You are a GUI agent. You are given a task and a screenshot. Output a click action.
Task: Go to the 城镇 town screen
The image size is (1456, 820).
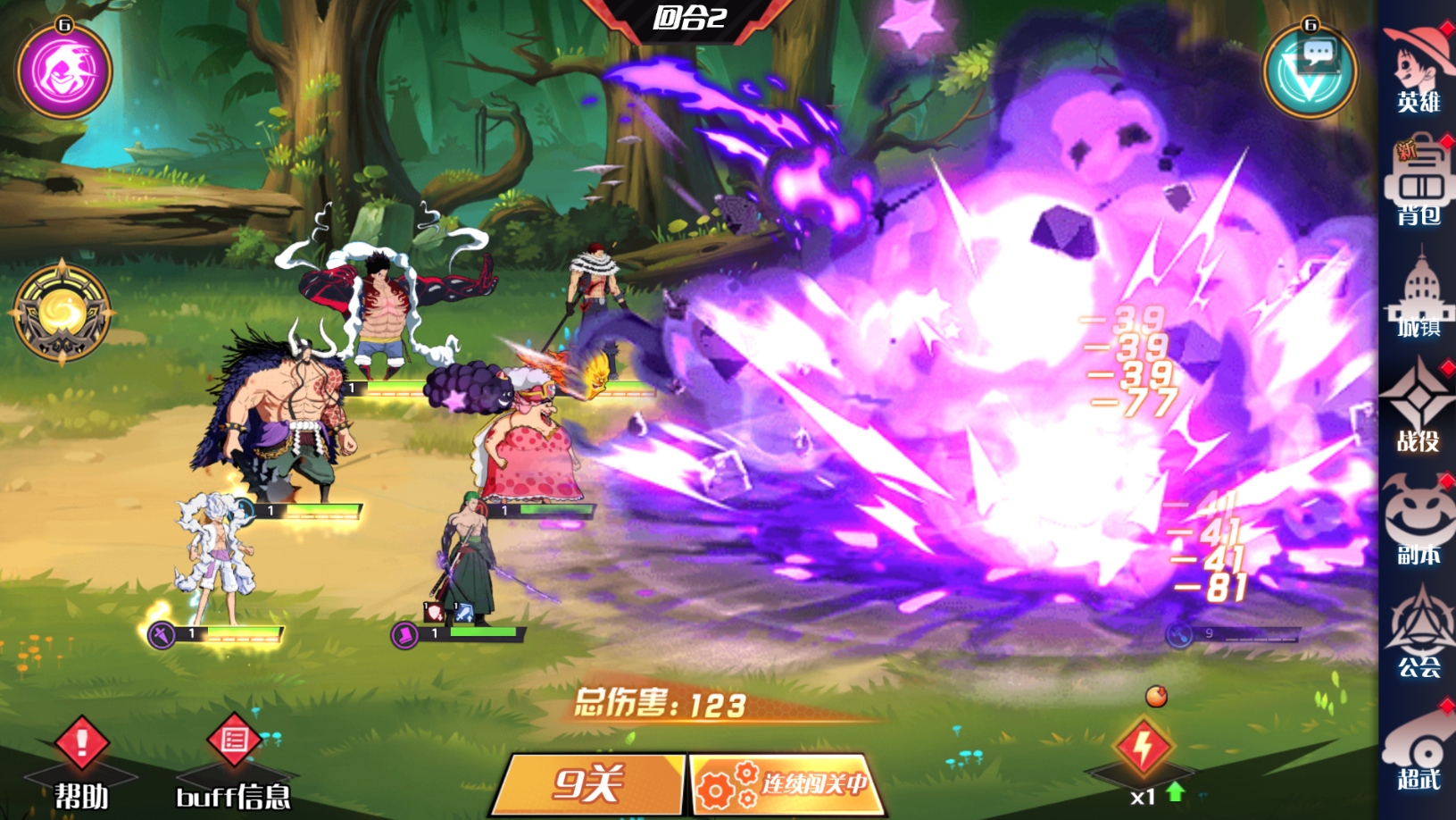[1418, 297]
